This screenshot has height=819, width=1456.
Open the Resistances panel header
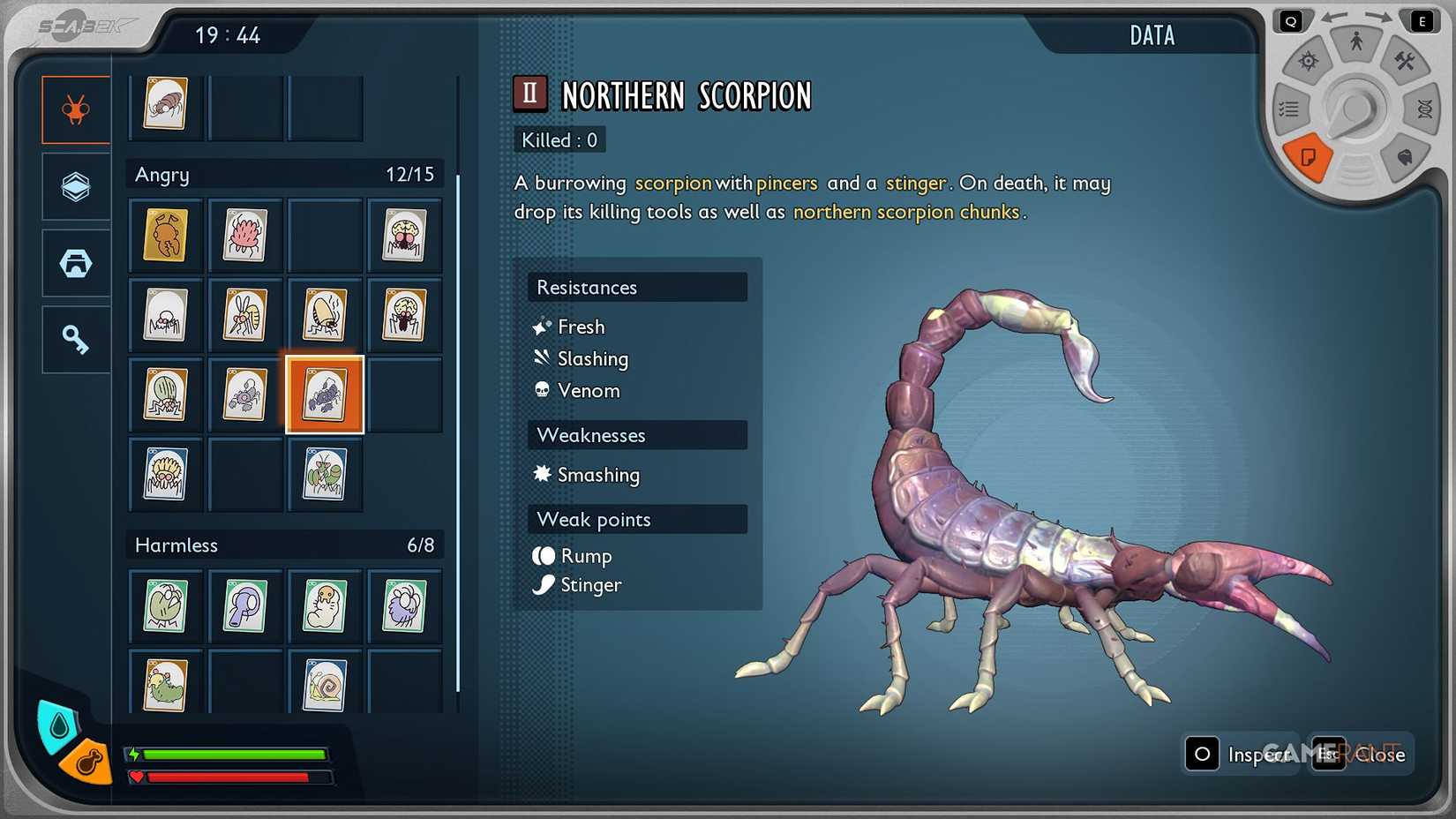tap(637, 287)
